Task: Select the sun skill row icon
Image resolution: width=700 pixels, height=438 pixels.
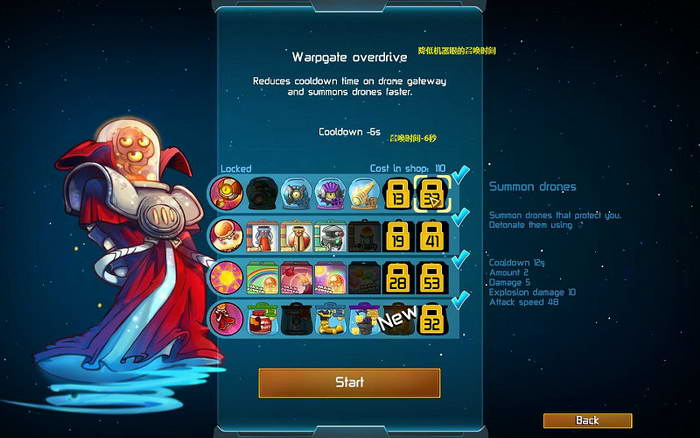Action: tap(226, 276)
